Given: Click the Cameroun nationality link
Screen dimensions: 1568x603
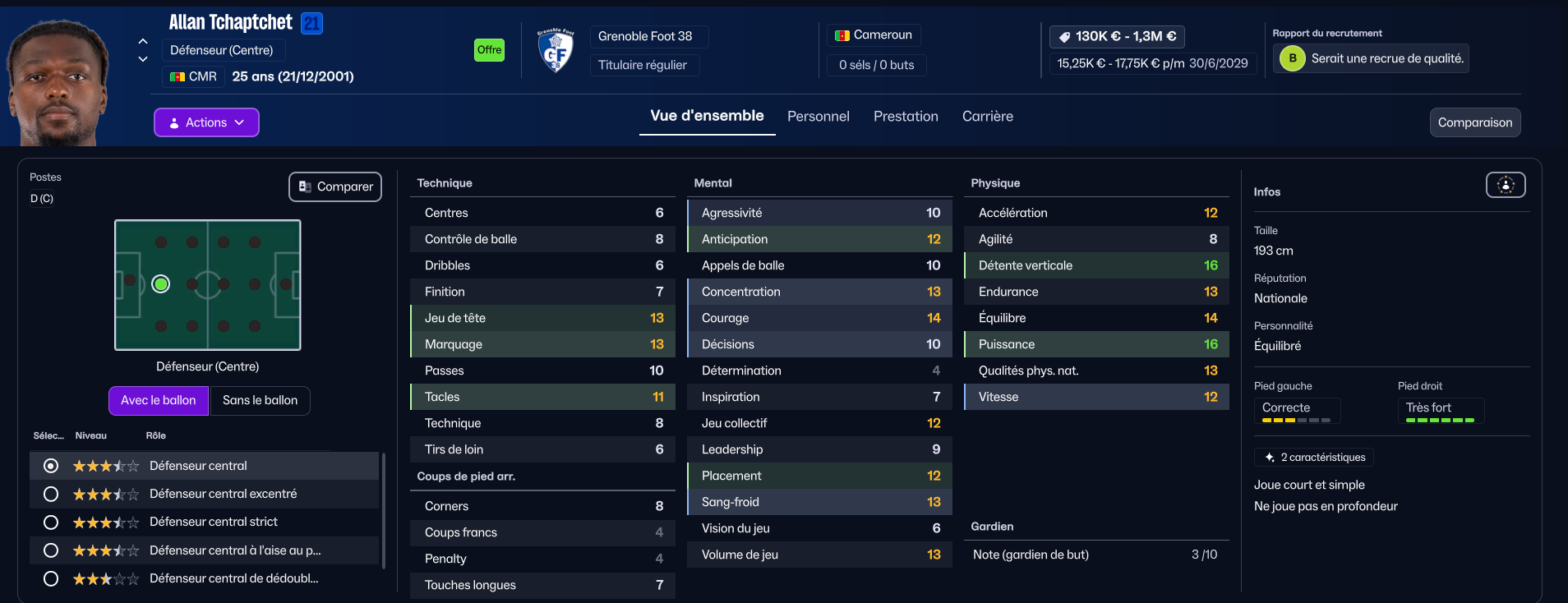Looking at the screenshot, I should (882, 35).
